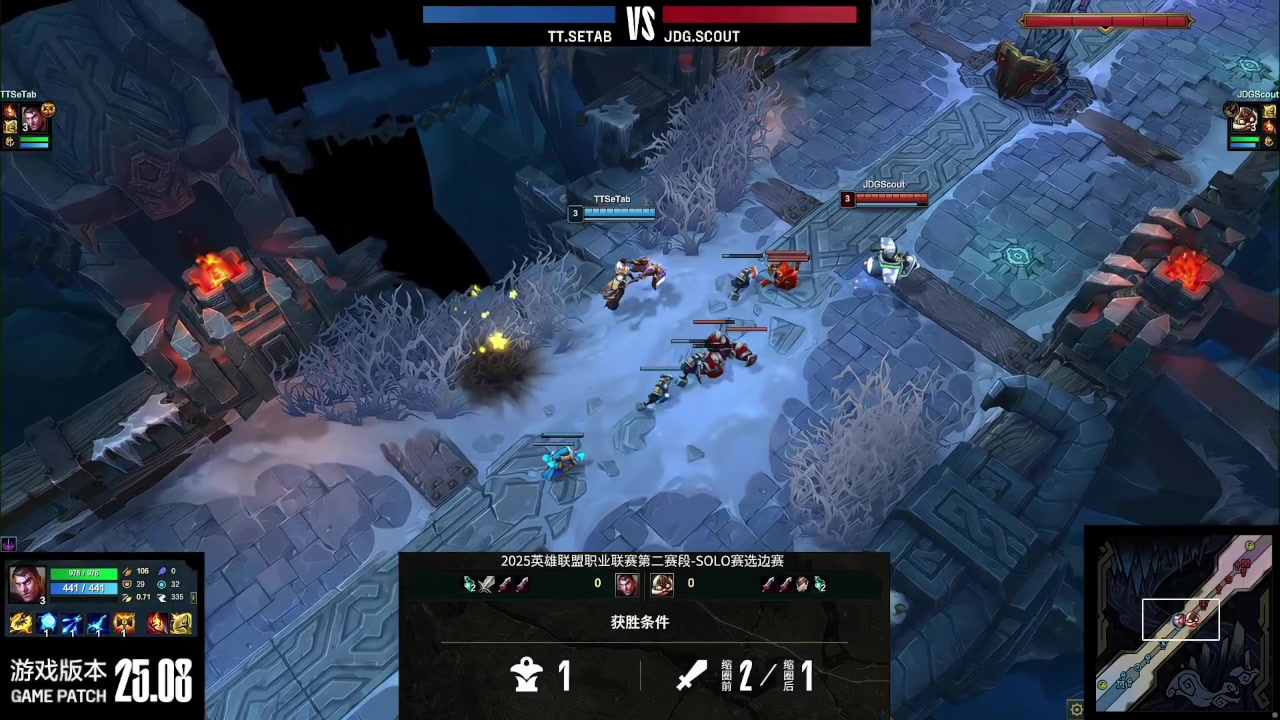Image resolution: width=1280 pixels, height=720 pixels.
Task: Activate Jayce's Q ability with the blue orb
Action: [47, 624]
